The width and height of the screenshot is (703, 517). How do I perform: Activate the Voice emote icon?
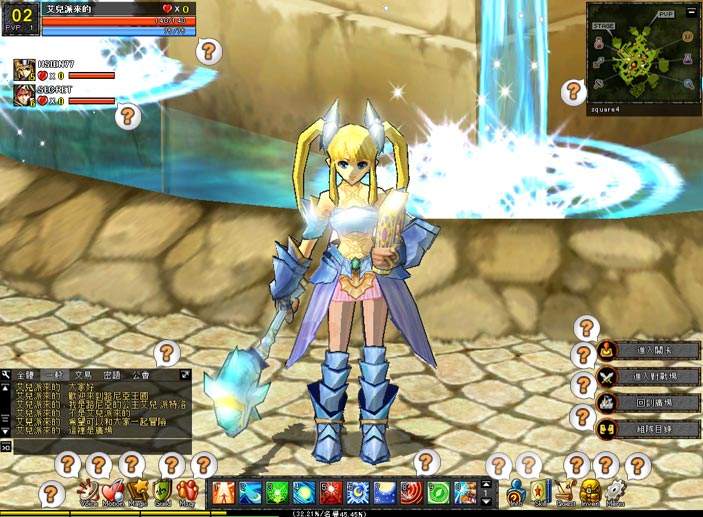[x=88, y=492]
